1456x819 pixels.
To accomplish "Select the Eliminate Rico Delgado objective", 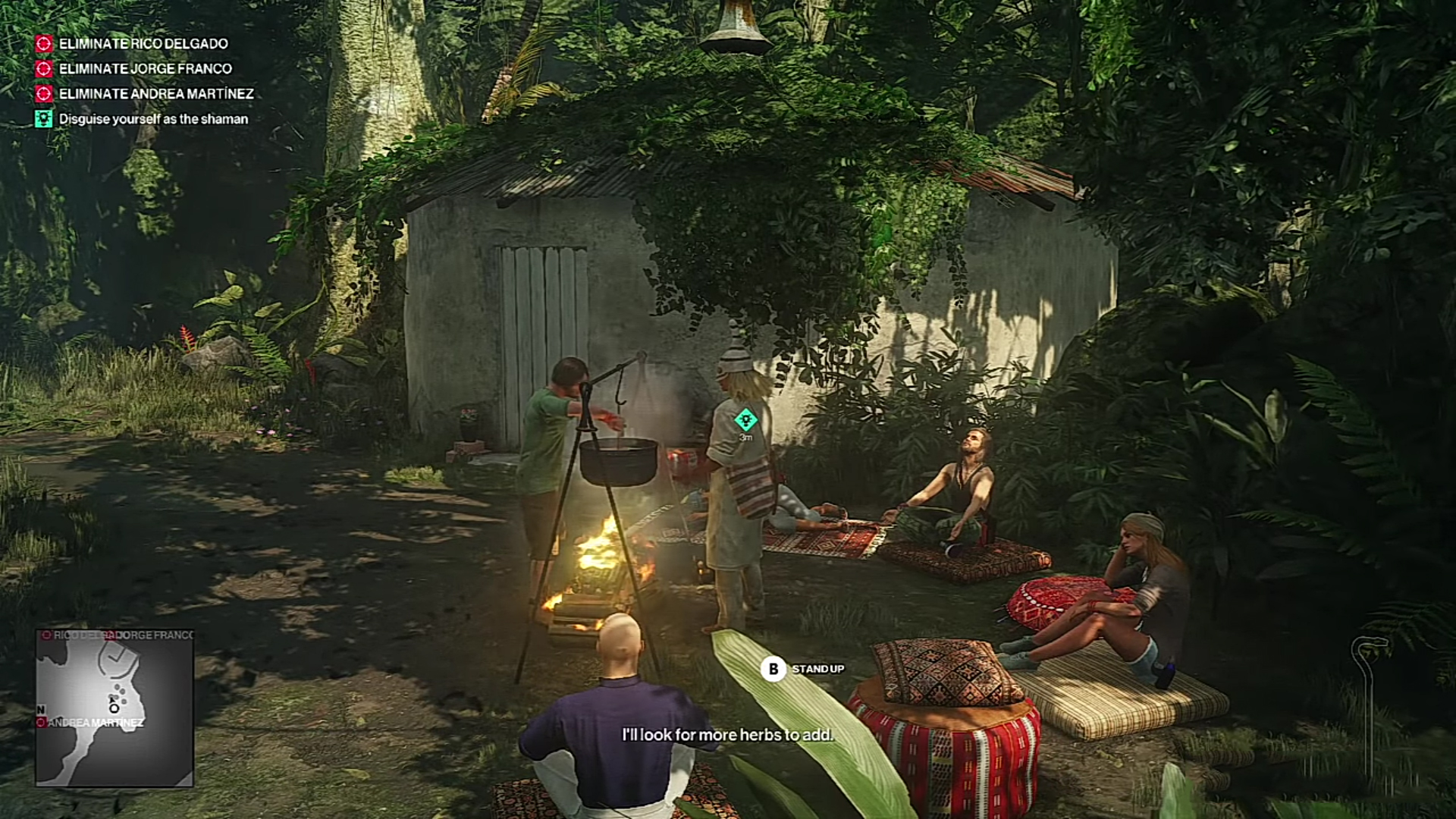I will pos(143,44).
